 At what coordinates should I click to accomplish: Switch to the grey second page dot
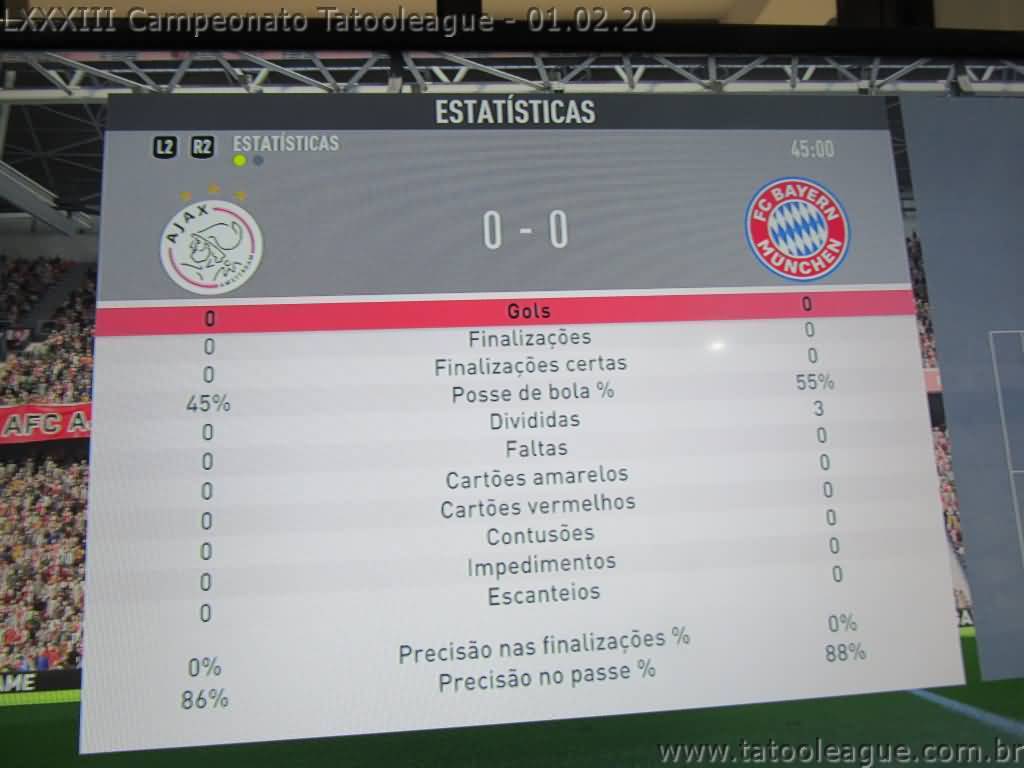258,160
